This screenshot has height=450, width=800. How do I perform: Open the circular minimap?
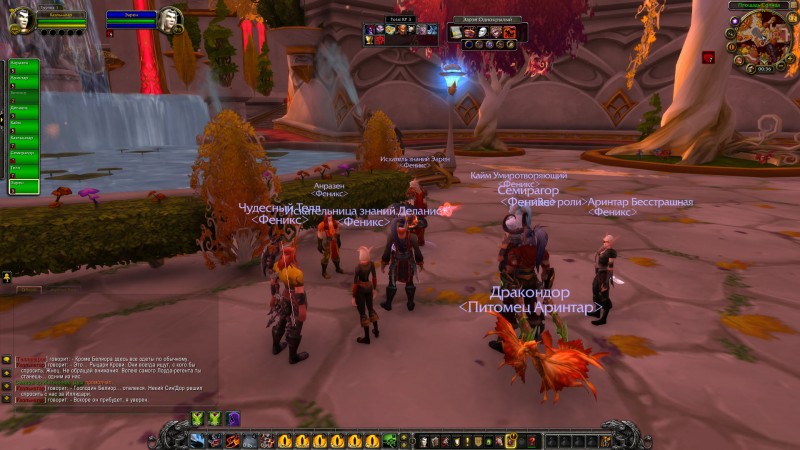point(763,38)
